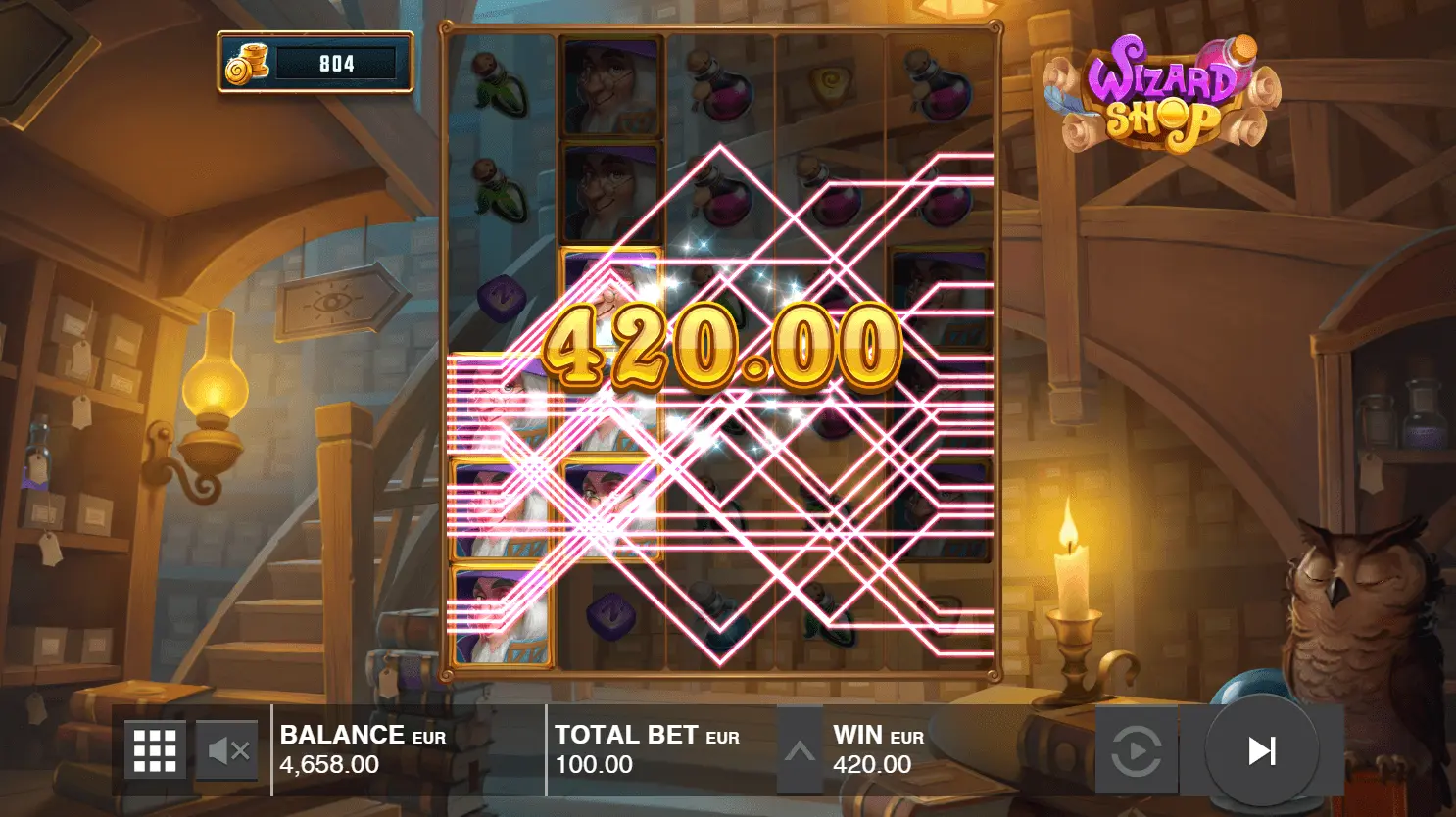This screenshot has width=1456, height=817.
Task: Expand the total bet selector arrow
Action: point(800,751)
